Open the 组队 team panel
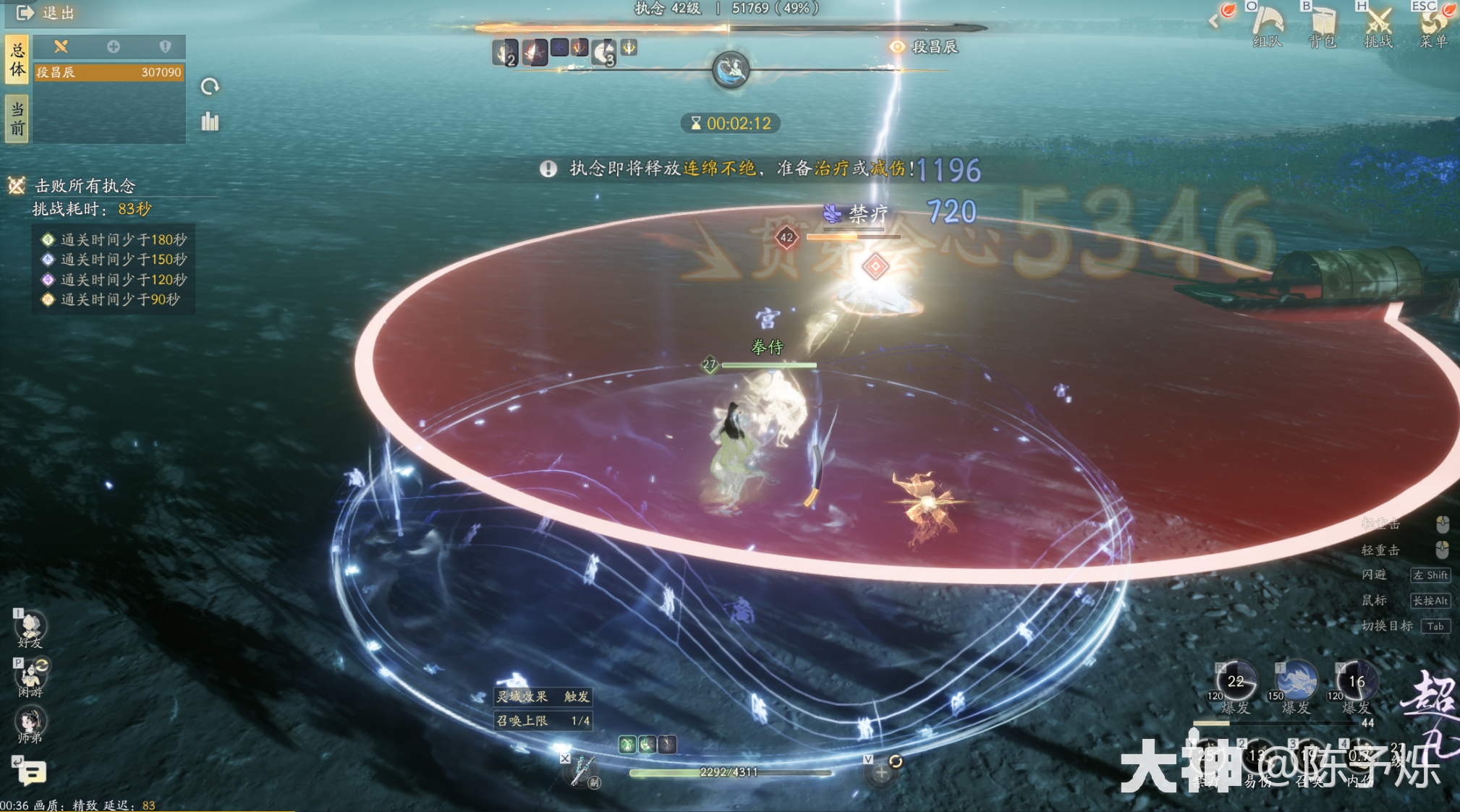Screen dimensions: 1460x812 click(1268, 25)
